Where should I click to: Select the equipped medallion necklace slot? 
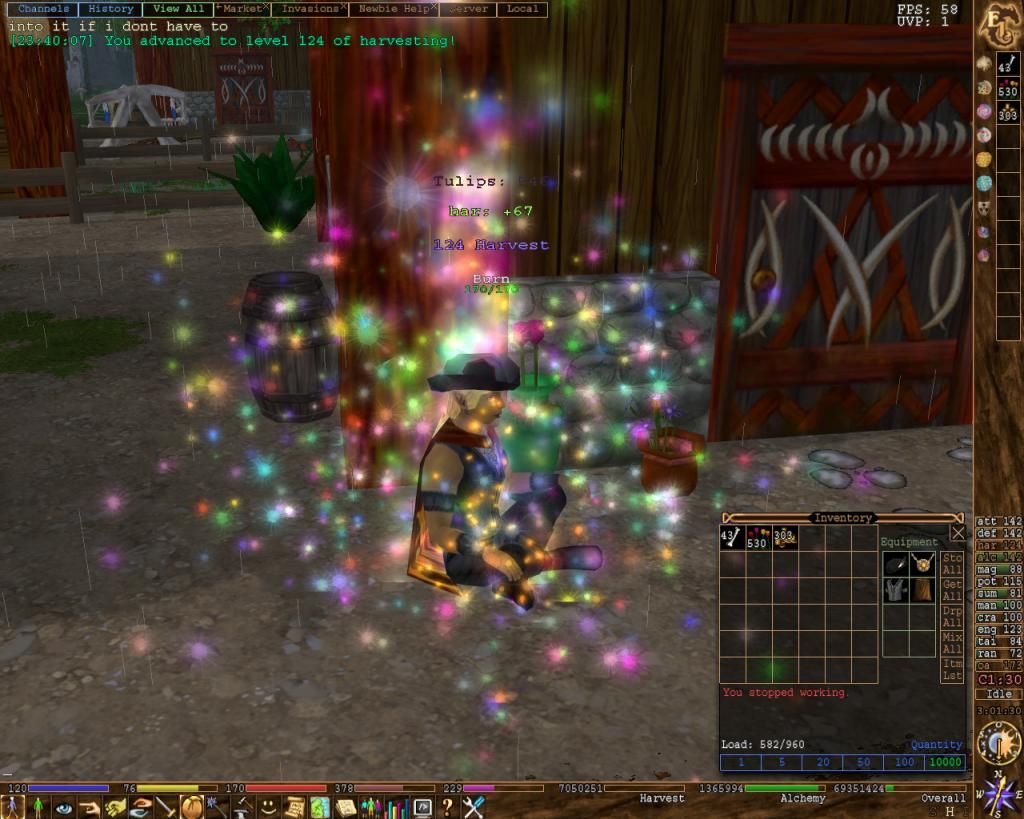(x=921, y=563)
